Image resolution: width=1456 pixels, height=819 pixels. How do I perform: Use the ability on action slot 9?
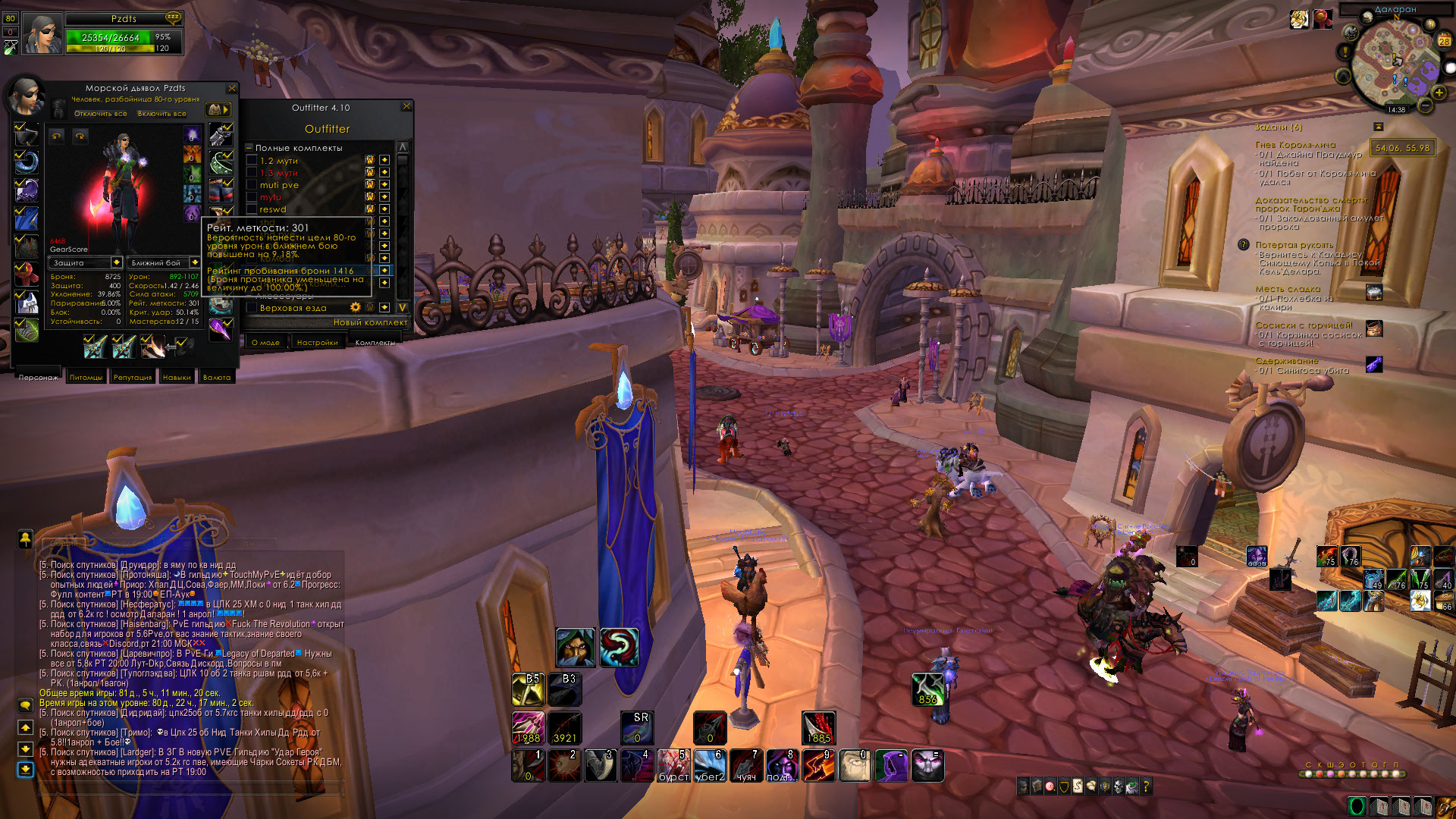click(x=819, y=765)
